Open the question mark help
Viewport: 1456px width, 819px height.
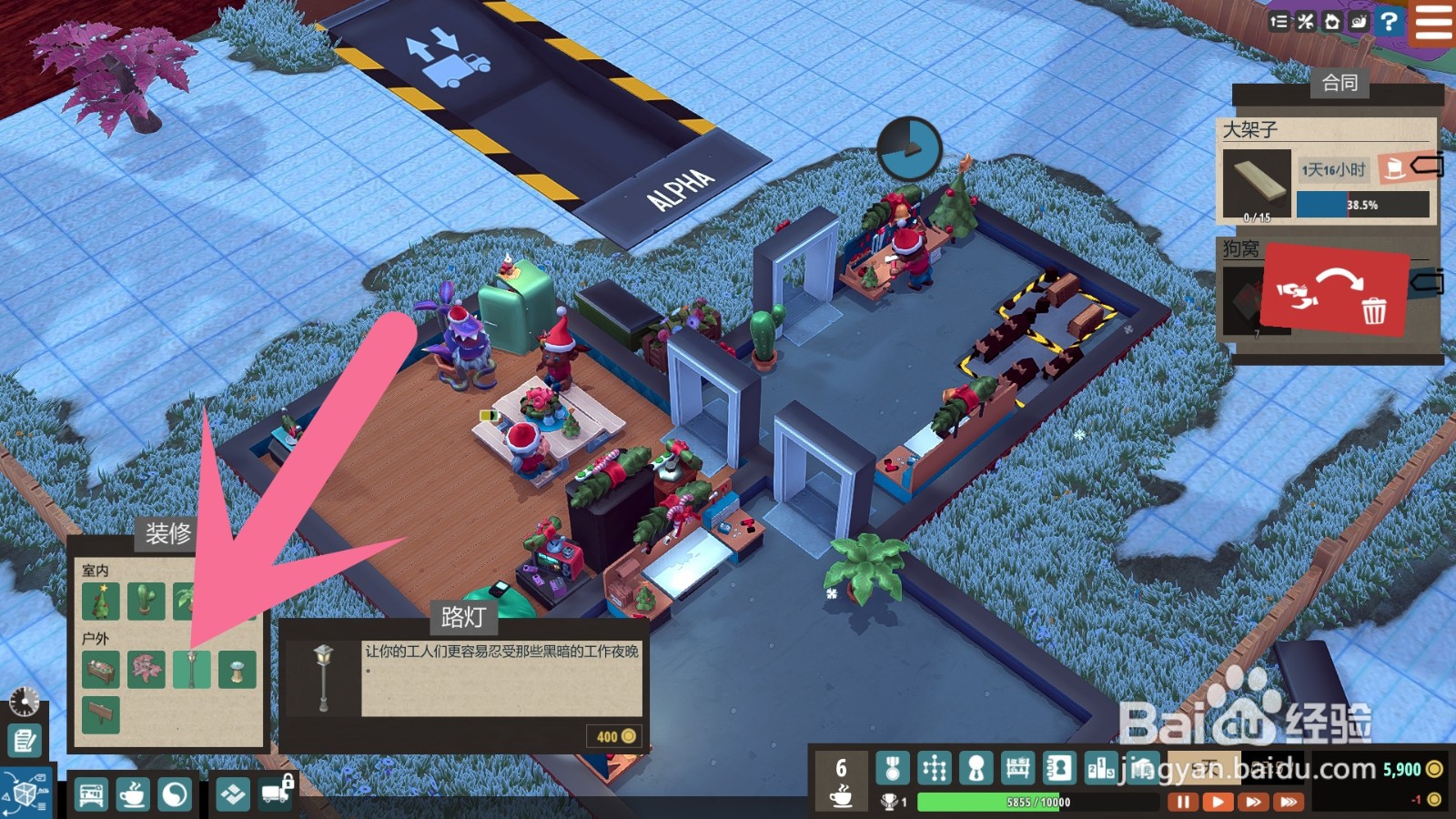(1389, 22)
